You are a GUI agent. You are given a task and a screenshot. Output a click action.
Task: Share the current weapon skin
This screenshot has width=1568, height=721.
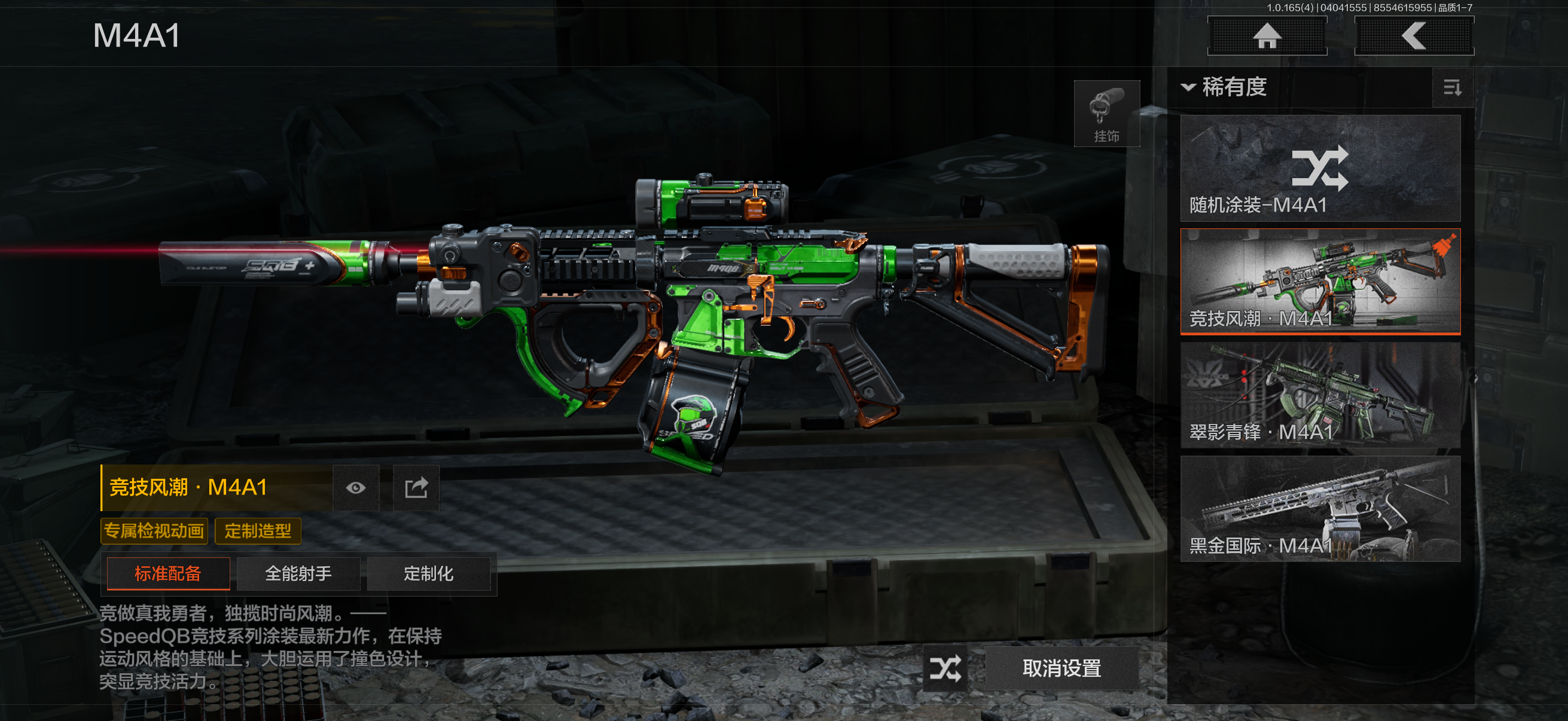pyautogui.click(x=416, y=488)
